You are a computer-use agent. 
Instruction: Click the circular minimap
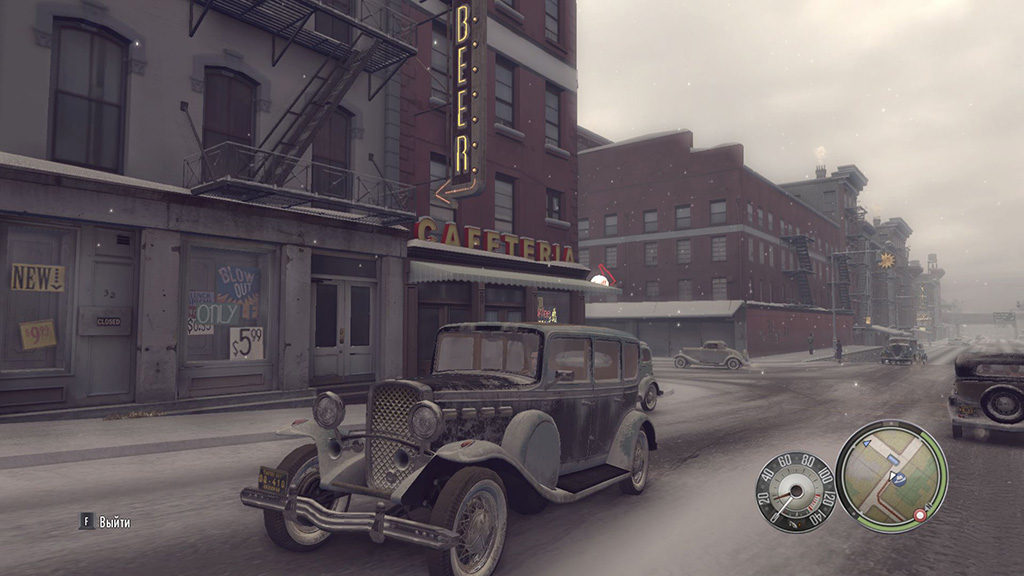coord(891,476)
